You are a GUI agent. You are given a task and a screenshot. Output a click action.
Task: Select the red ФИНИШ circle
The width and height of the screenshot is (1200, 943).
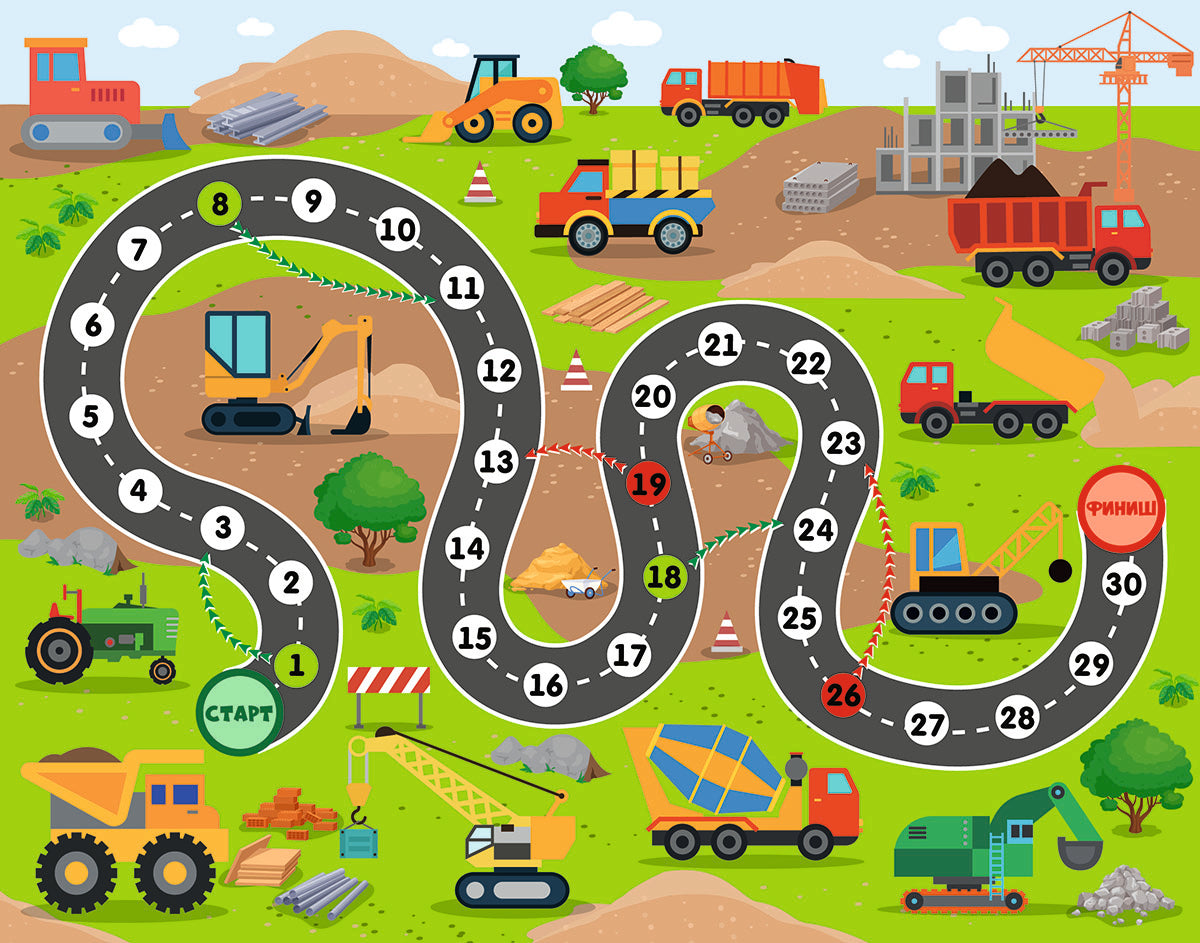[x=1120, y=508]
